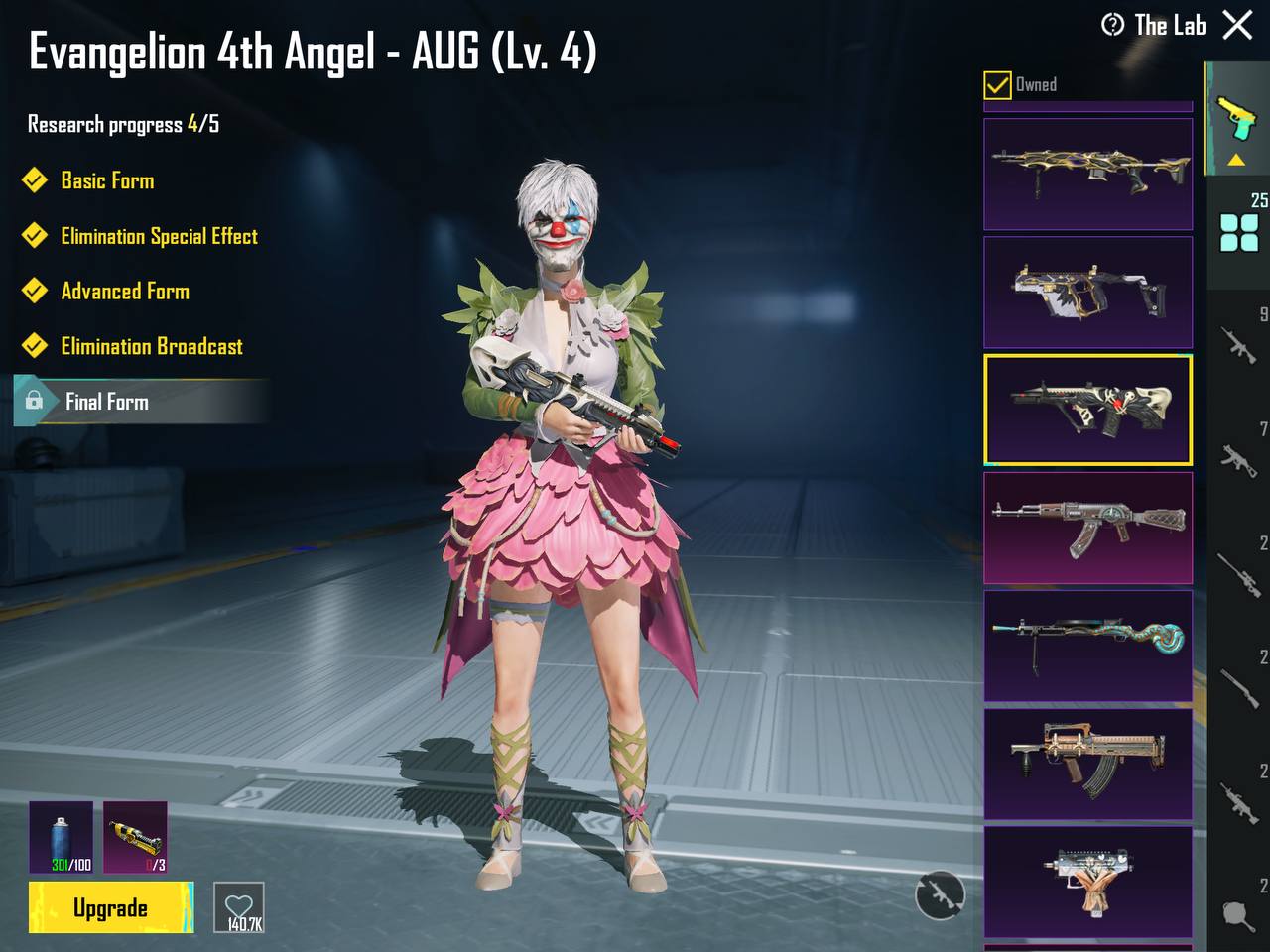Switch to the all-categories grid tab
1270x952 pixels.
click(x=1238, y=233)
